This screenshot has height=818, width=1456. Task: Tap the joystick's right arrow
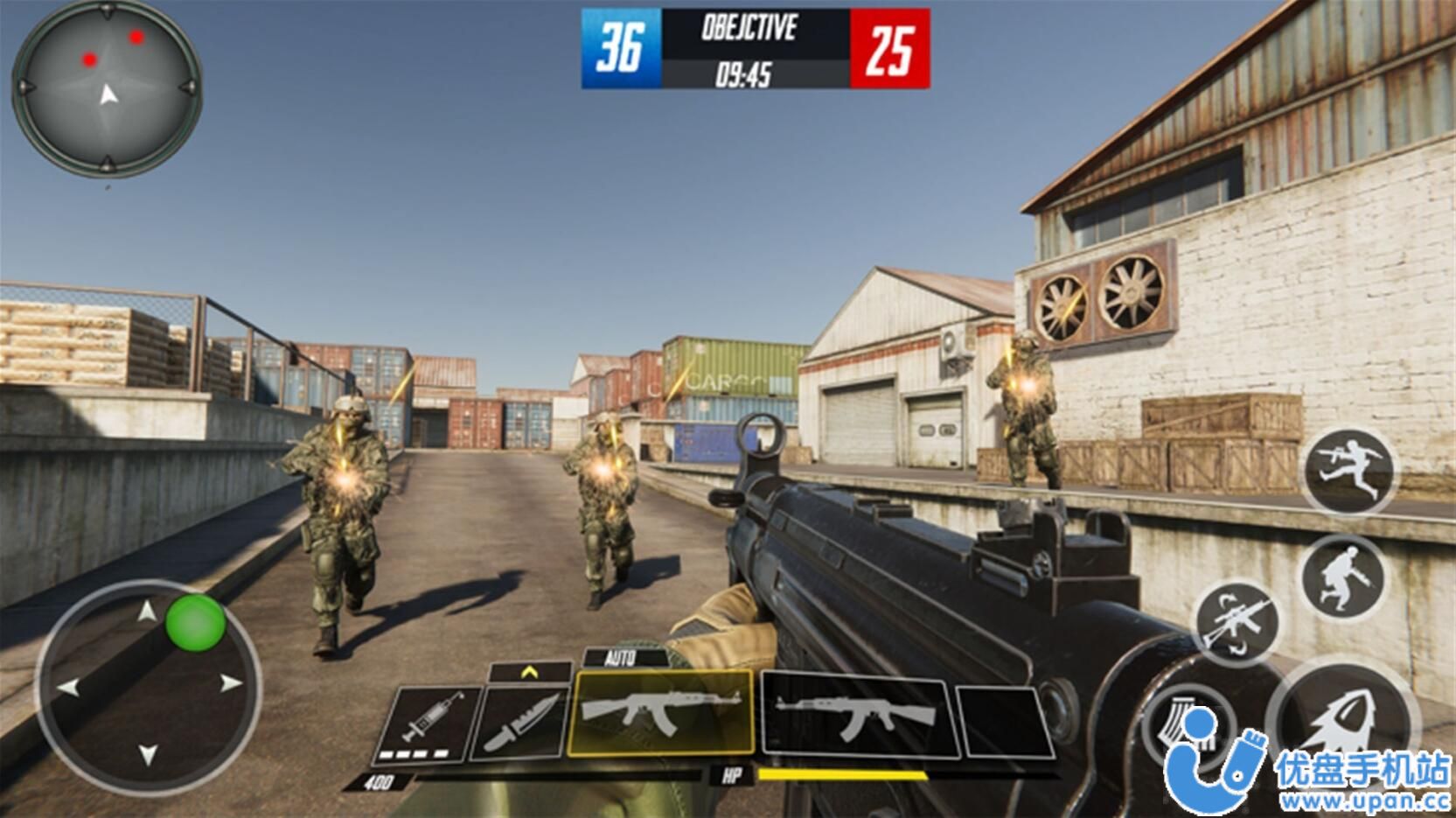pyautogui.click(x=230, y=683)
